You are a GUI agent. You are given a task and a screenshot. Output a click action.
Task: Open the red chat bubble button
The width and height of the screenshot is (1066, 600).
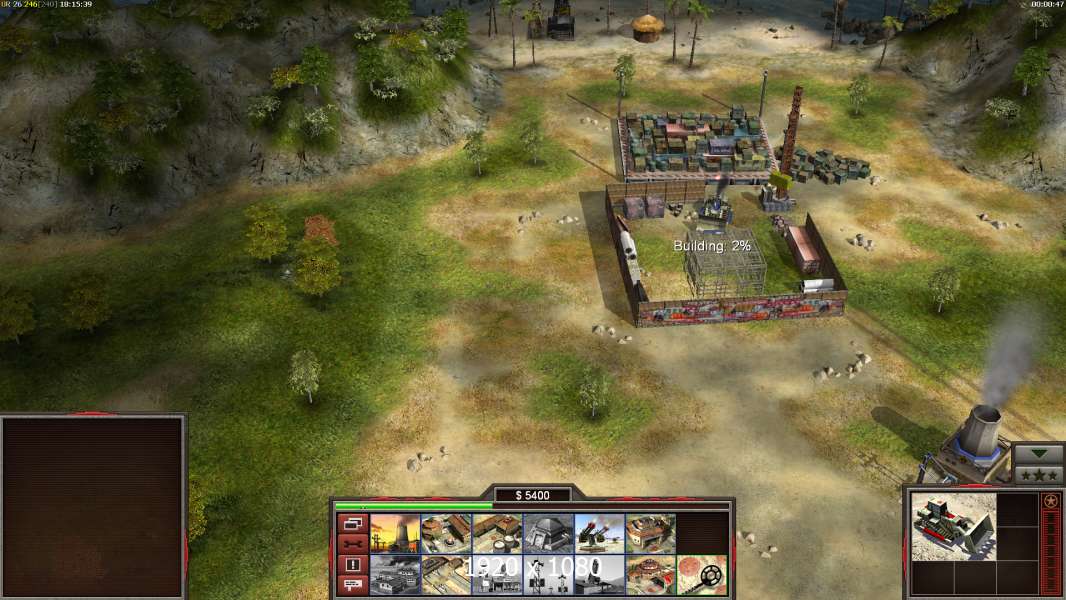[352, 584]
